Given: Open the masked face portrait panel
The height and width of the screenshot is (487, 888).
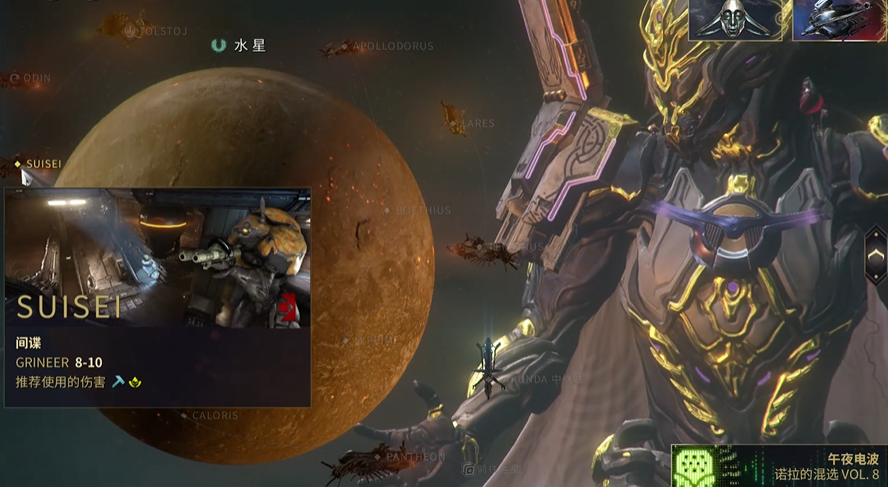Looking at the screenshot, I should coord(738,20).
